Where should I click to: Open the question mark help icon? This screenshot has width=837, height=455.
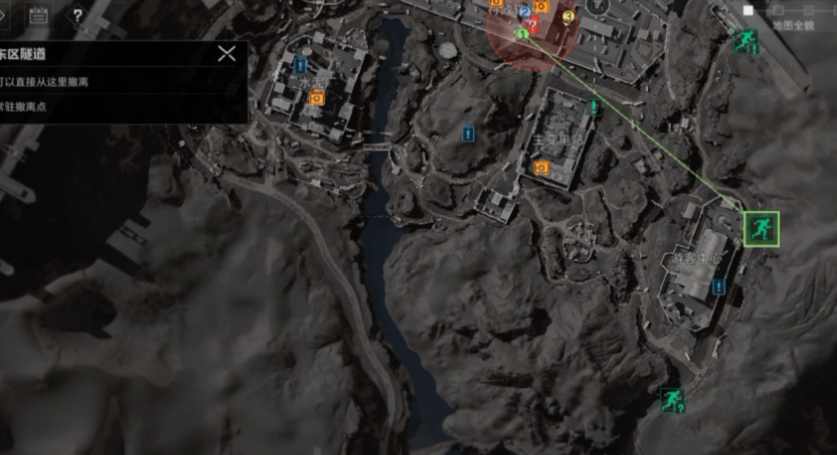tap(78, 16)
